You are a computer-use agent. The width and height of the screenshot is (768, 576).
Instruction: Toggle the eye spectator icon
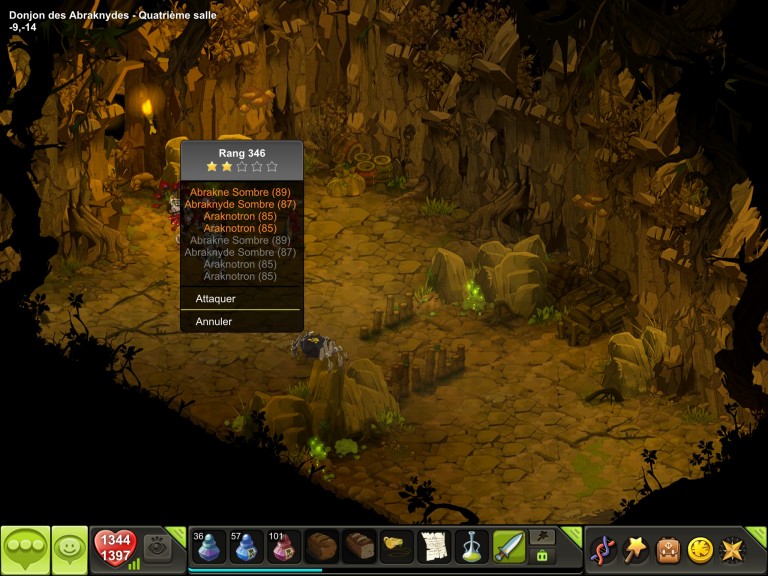(157, 547)
